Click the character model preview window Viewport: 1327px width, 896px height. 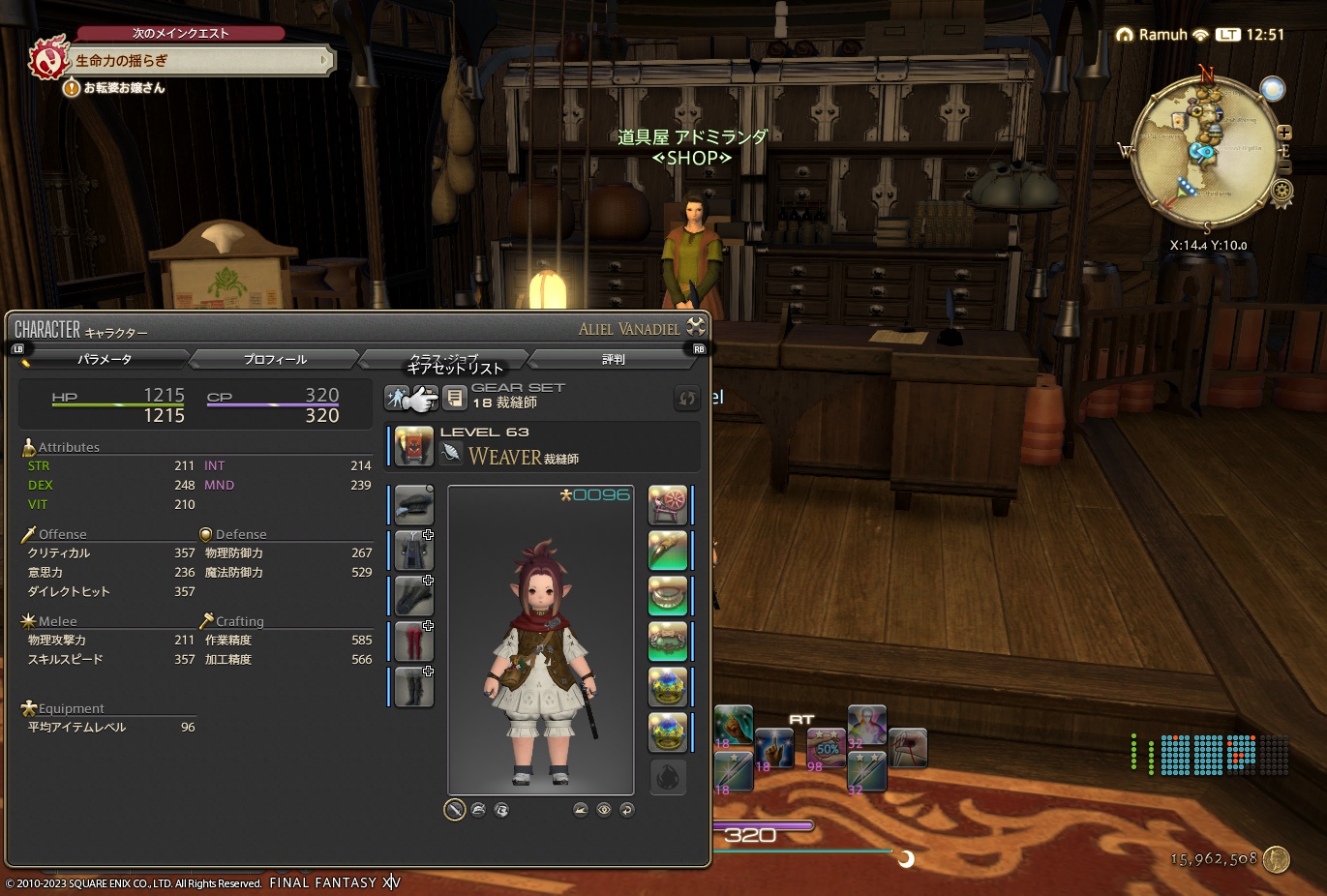540,639
